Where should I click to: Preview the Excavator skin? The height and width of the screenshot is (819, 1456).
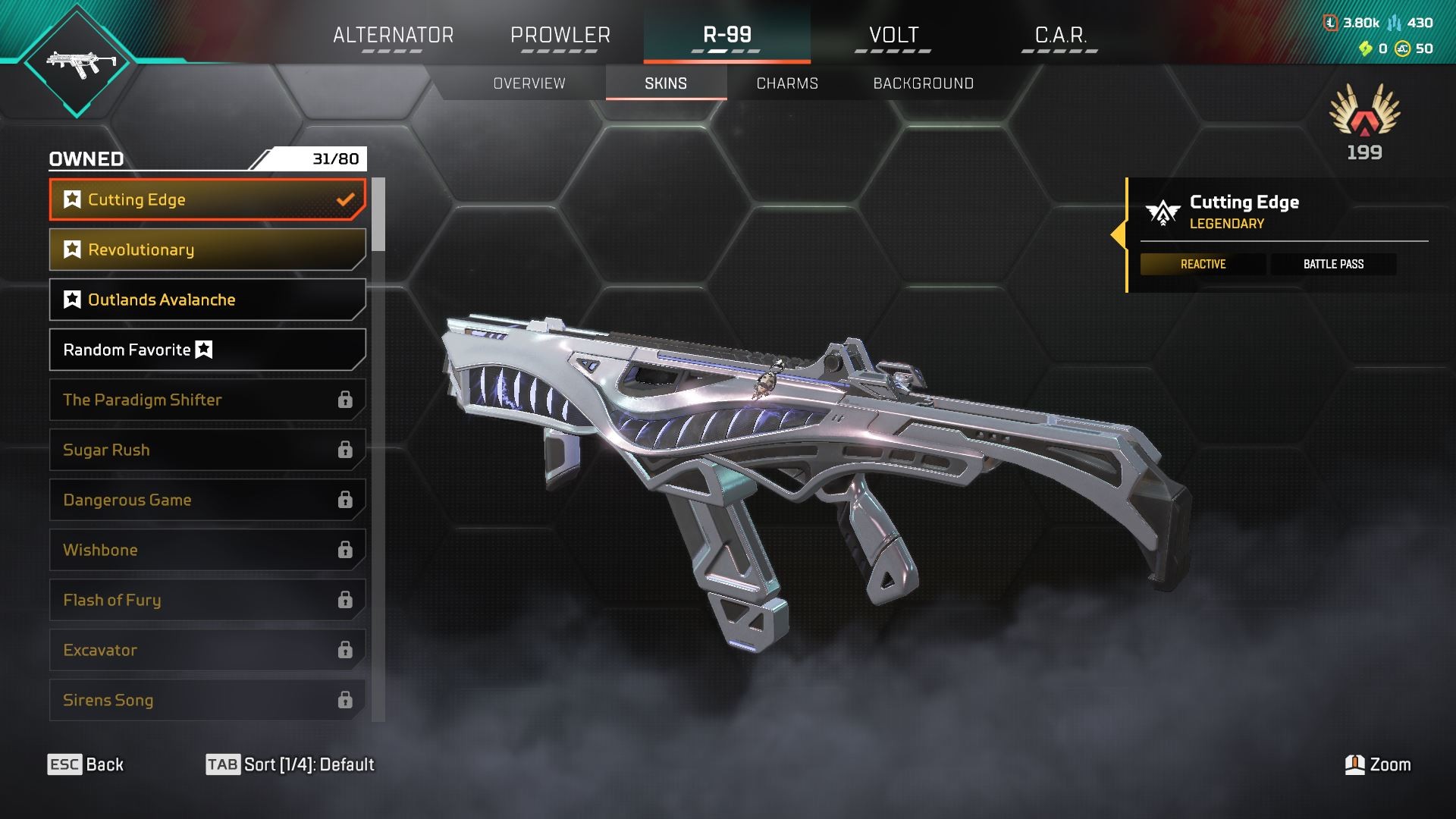tap(207, 650)
